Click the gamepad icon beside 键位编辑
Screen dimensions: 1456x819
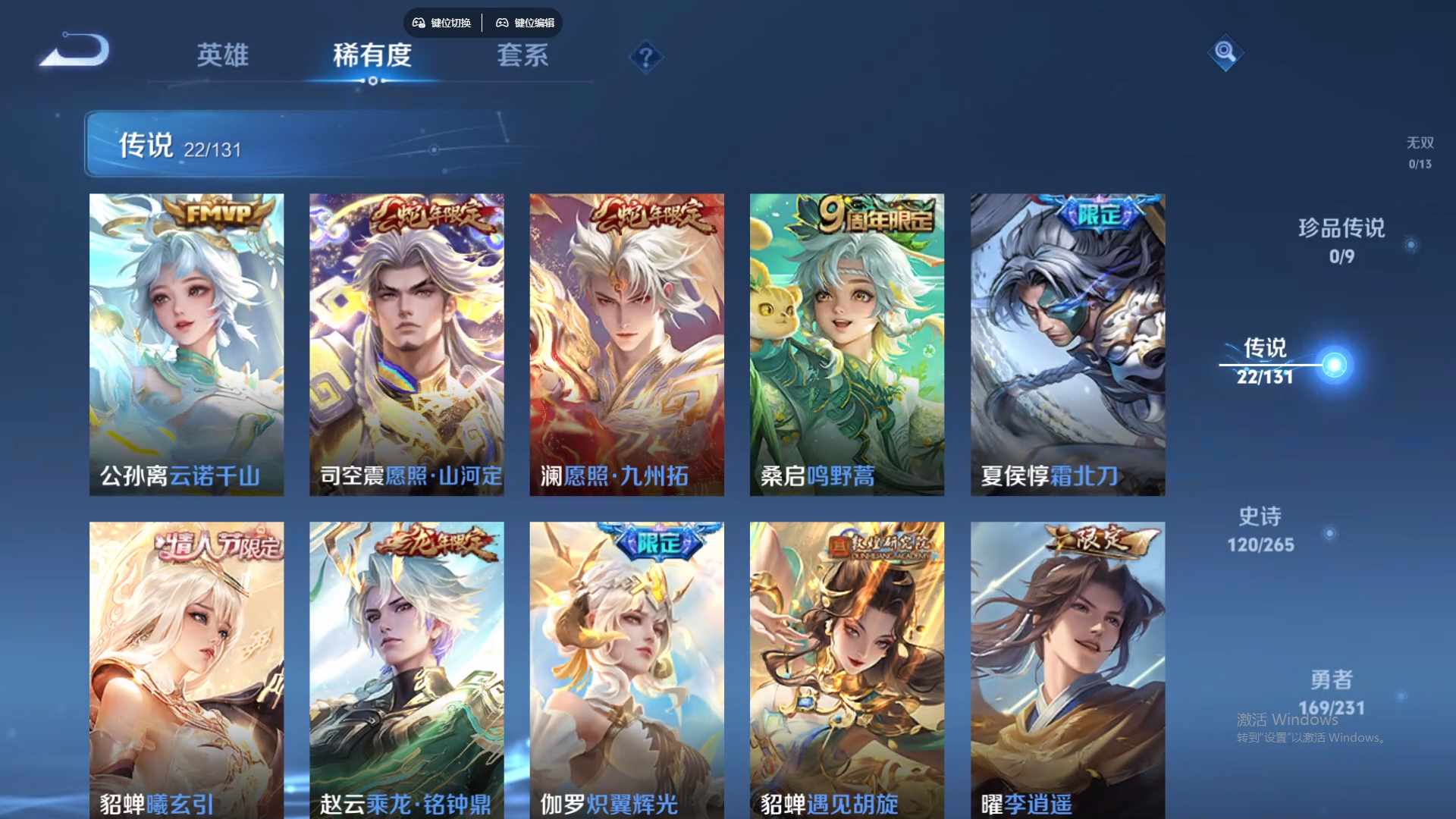(502, 23)
